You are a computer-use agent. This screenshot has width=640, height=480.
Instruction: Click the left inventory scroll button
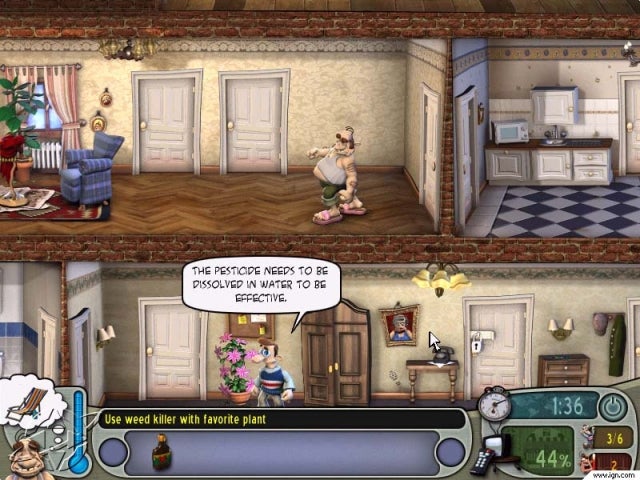[x=113, y=452]
